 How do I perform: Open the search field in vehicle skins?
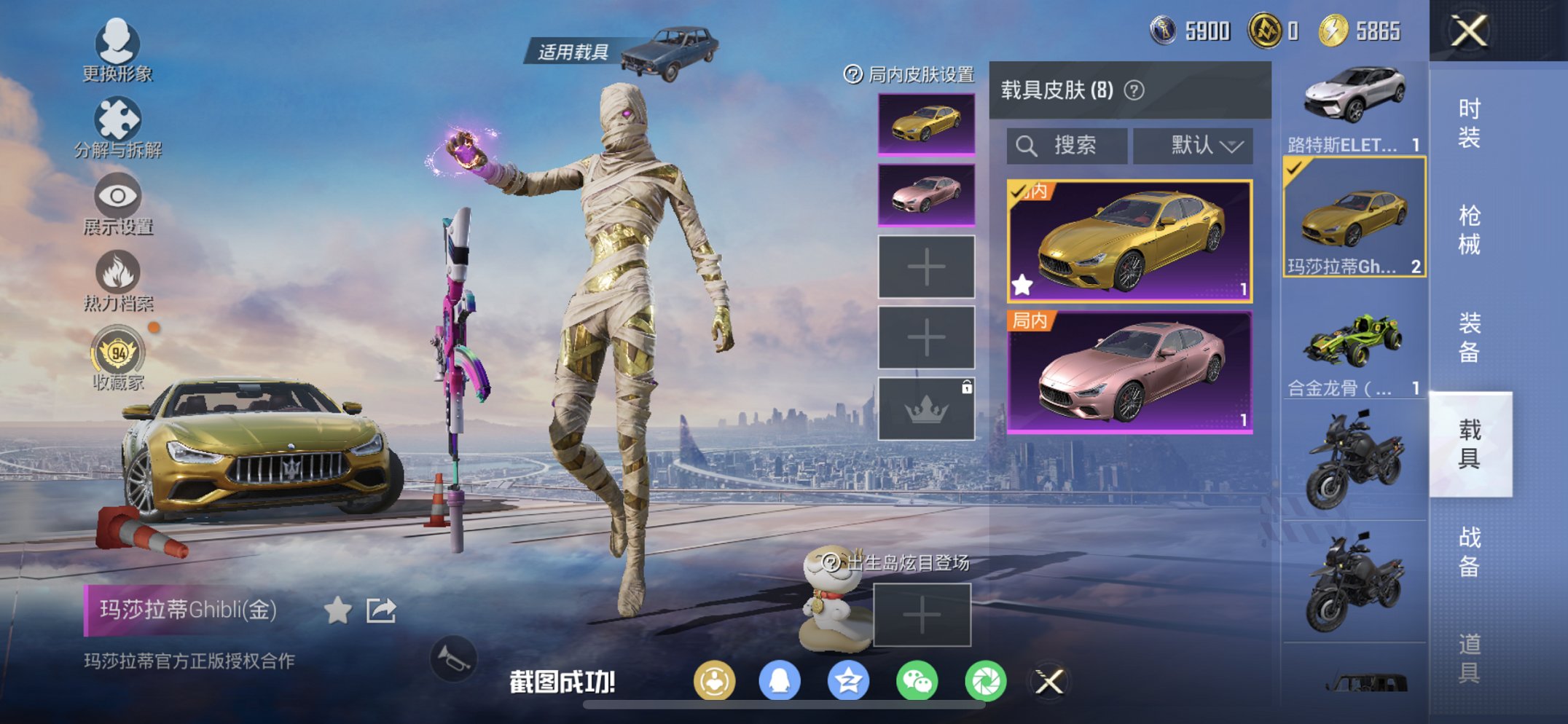[1066, 145]
